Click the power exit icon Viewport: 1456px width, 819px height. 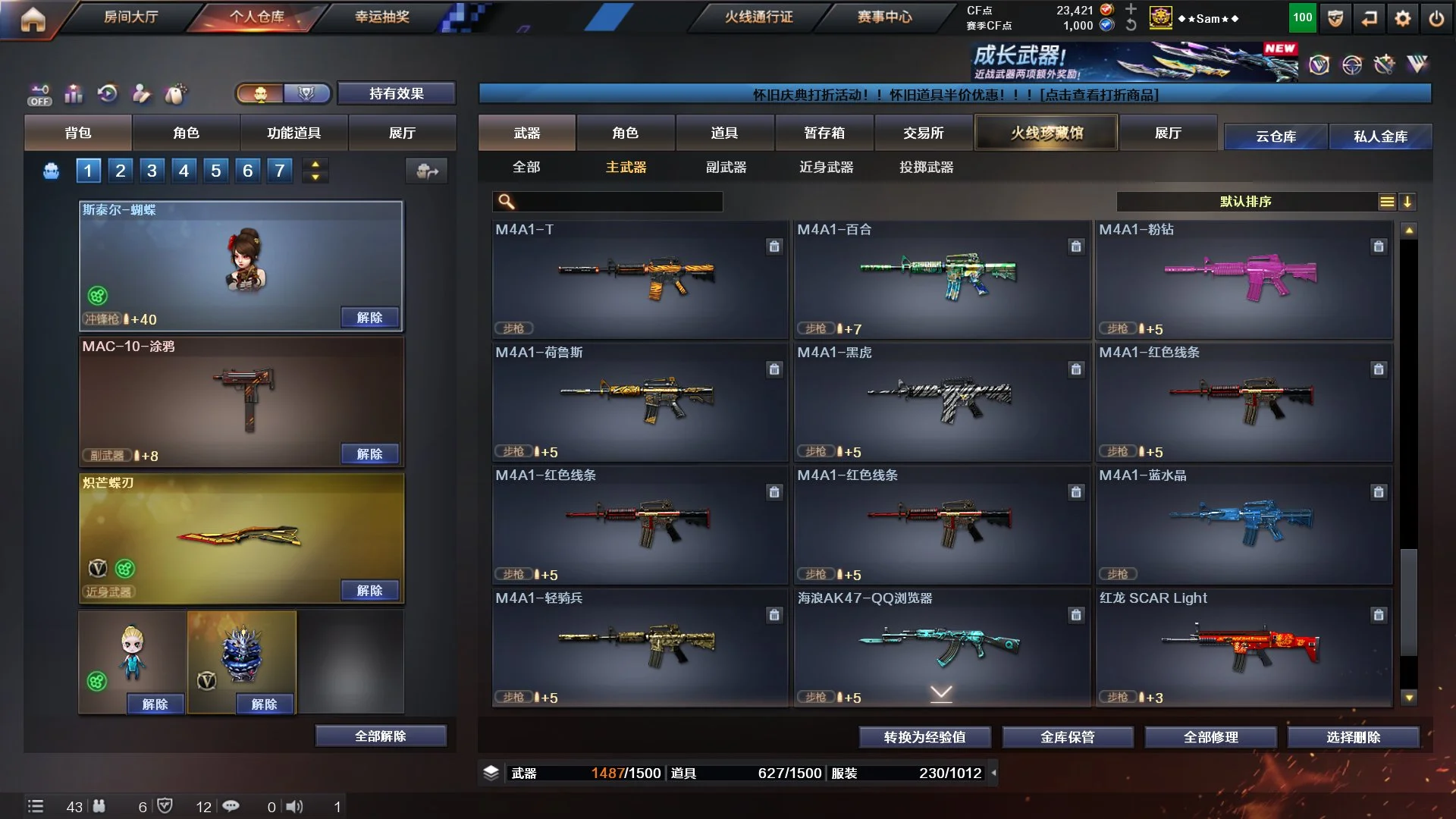(x=1436, y=18)
